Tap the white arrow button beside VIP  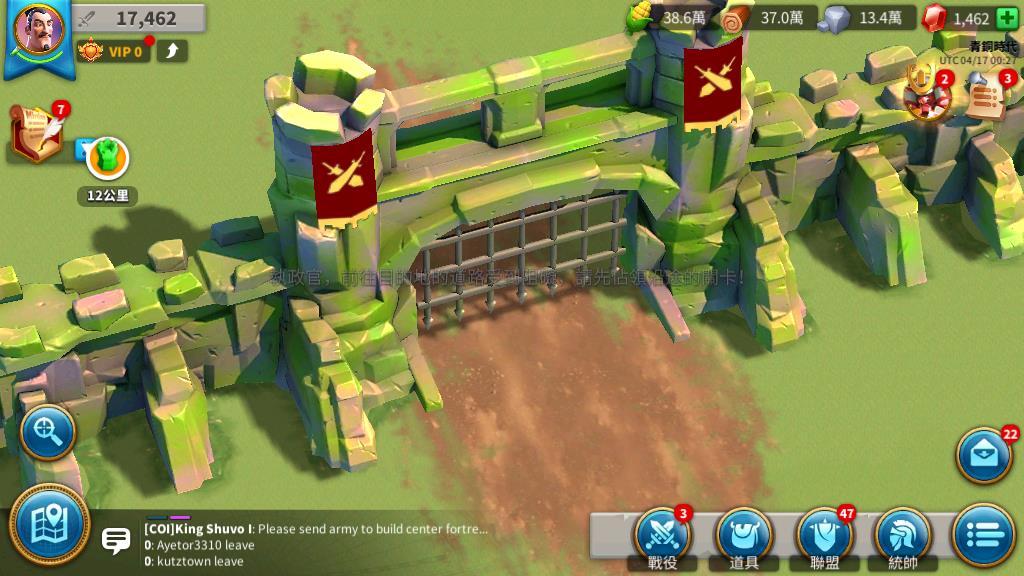[x=171, y=50]
